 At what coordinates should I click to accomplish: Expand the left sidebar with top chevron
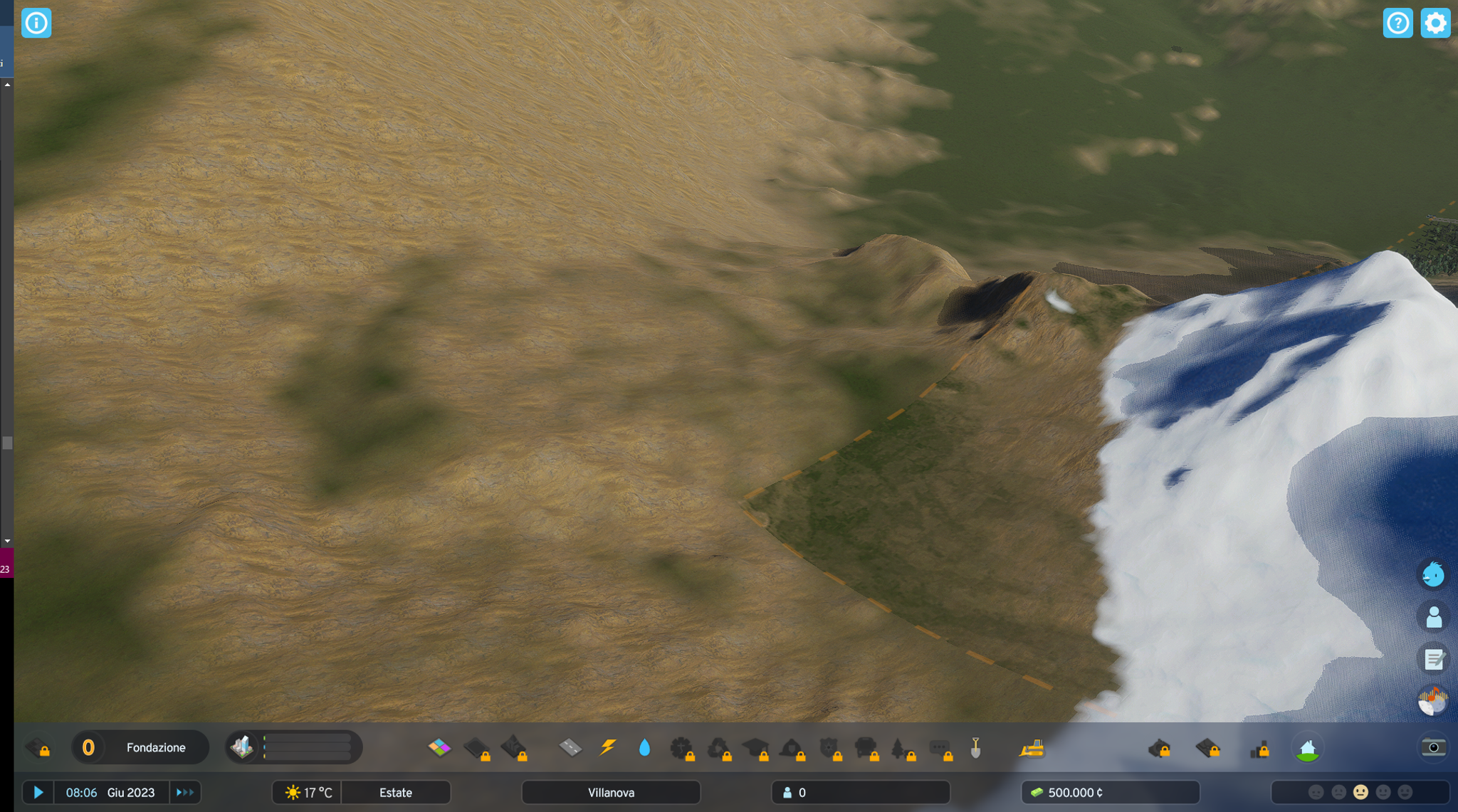coord(6,84)
